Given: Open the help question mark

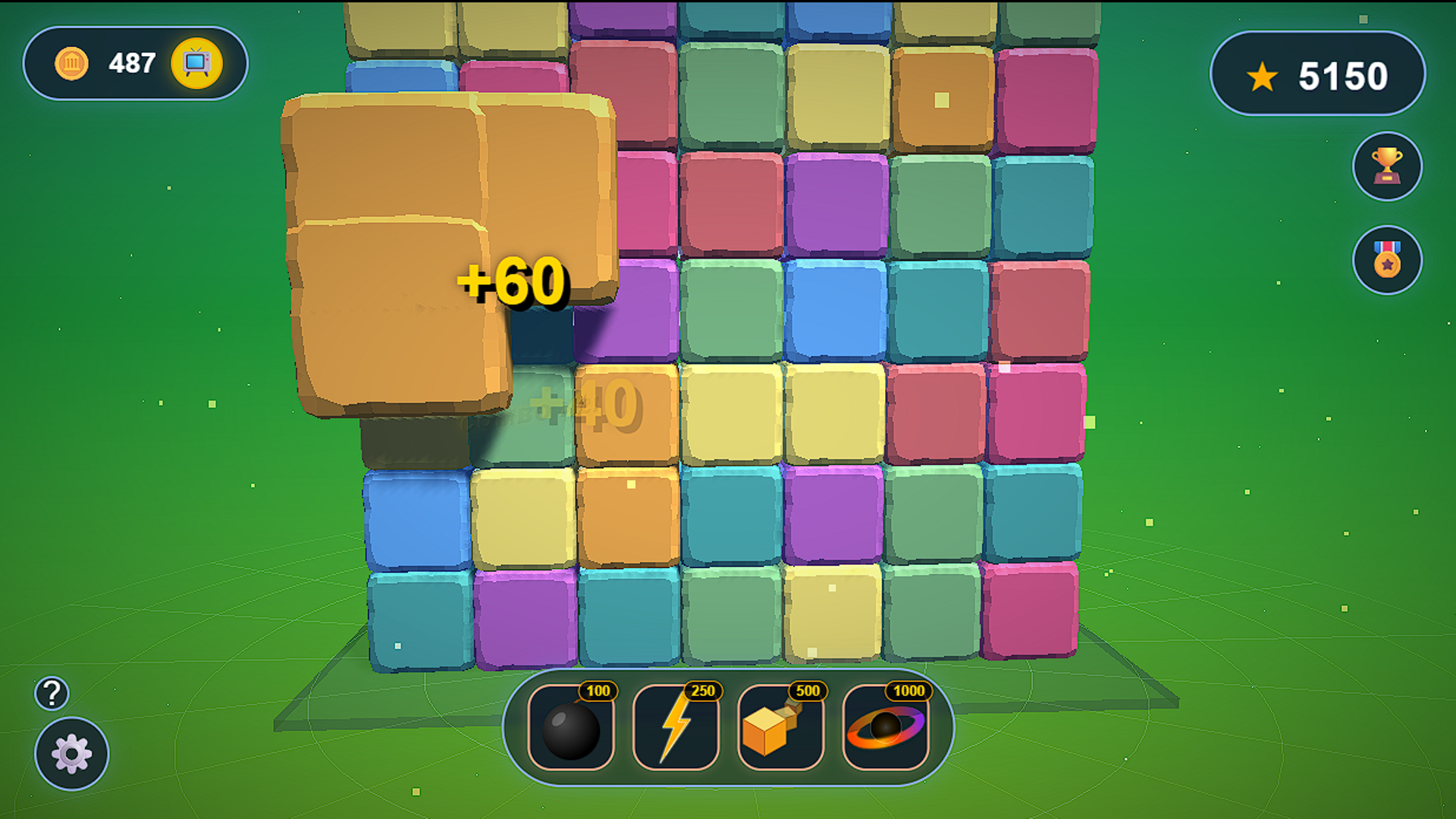Looking at the screenshot, I should pos(51,692).
